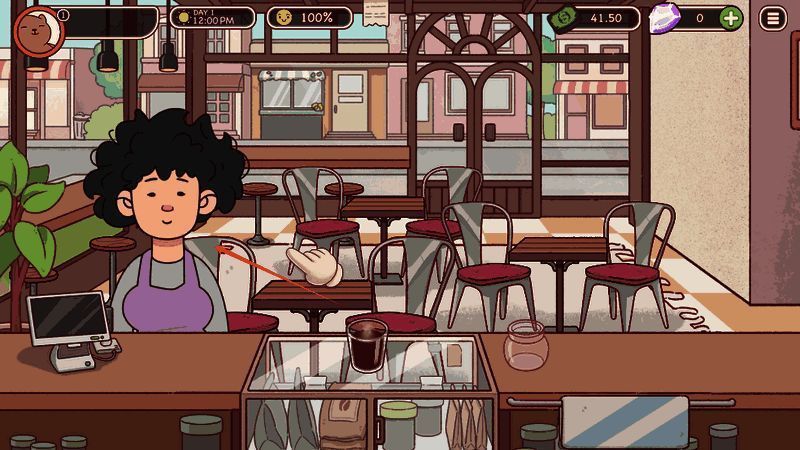Click the green plus to buy gems
The image size is (800, 450).
pos(731,18)
